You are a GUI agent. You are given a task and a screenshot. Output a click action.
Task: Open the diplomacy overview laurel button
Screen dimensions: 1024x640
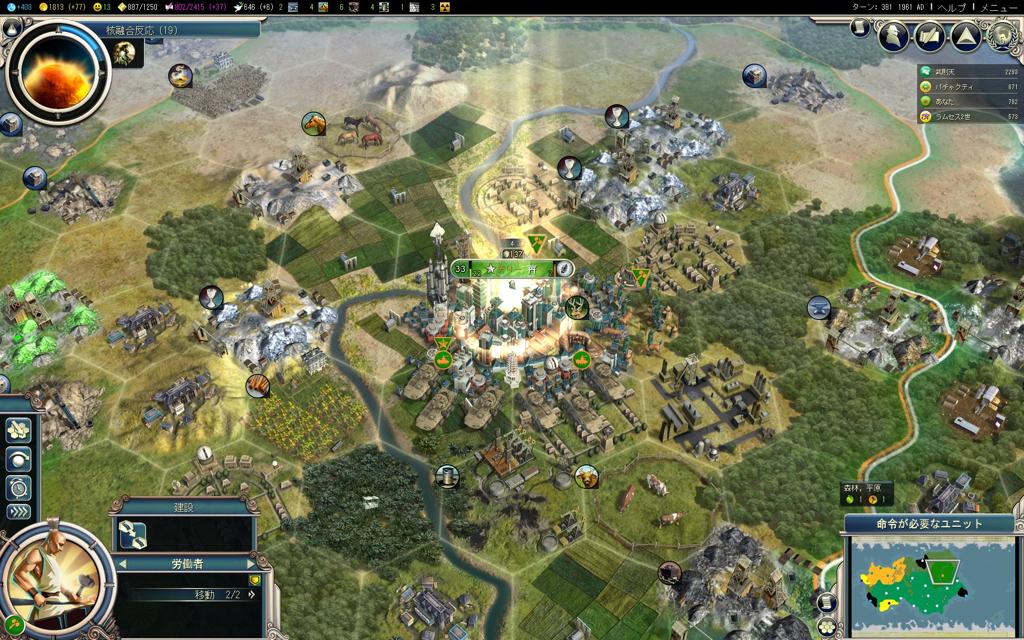tap(1000, 37)
